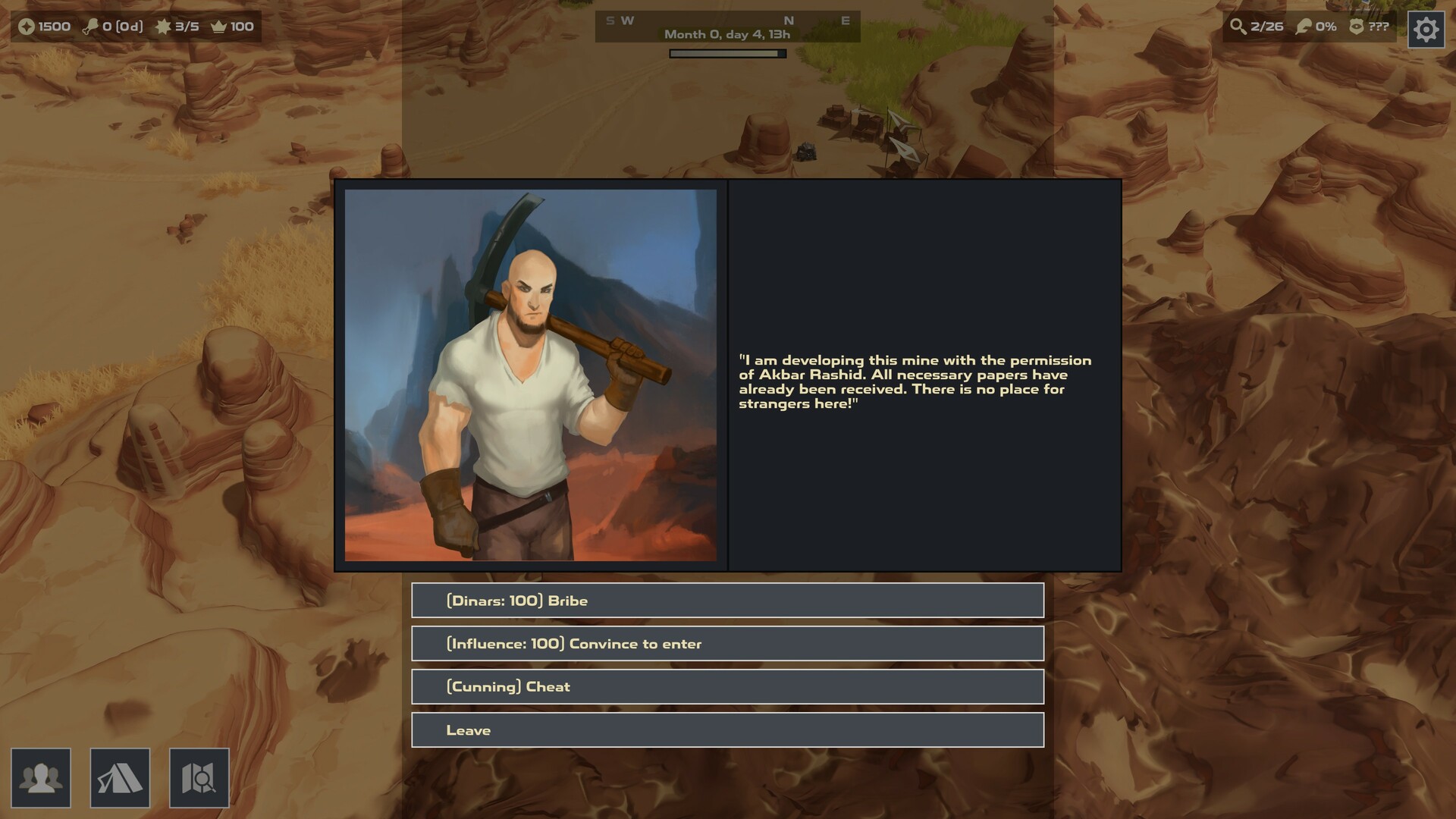Click the day progress bar below the date
The image size is (1456, 819).
coord(726,52)
